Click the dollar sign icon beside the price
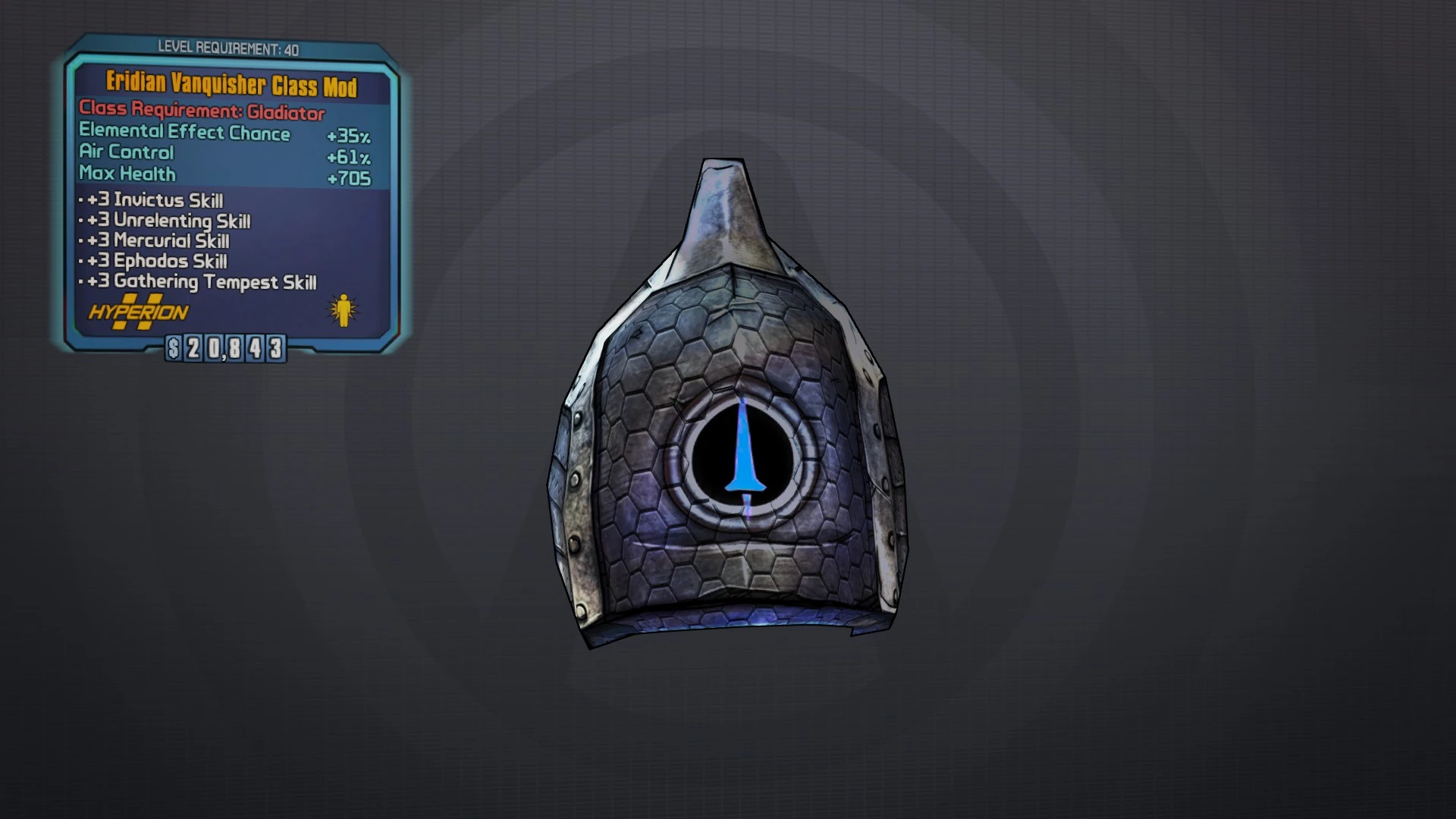 pos(172,350)
